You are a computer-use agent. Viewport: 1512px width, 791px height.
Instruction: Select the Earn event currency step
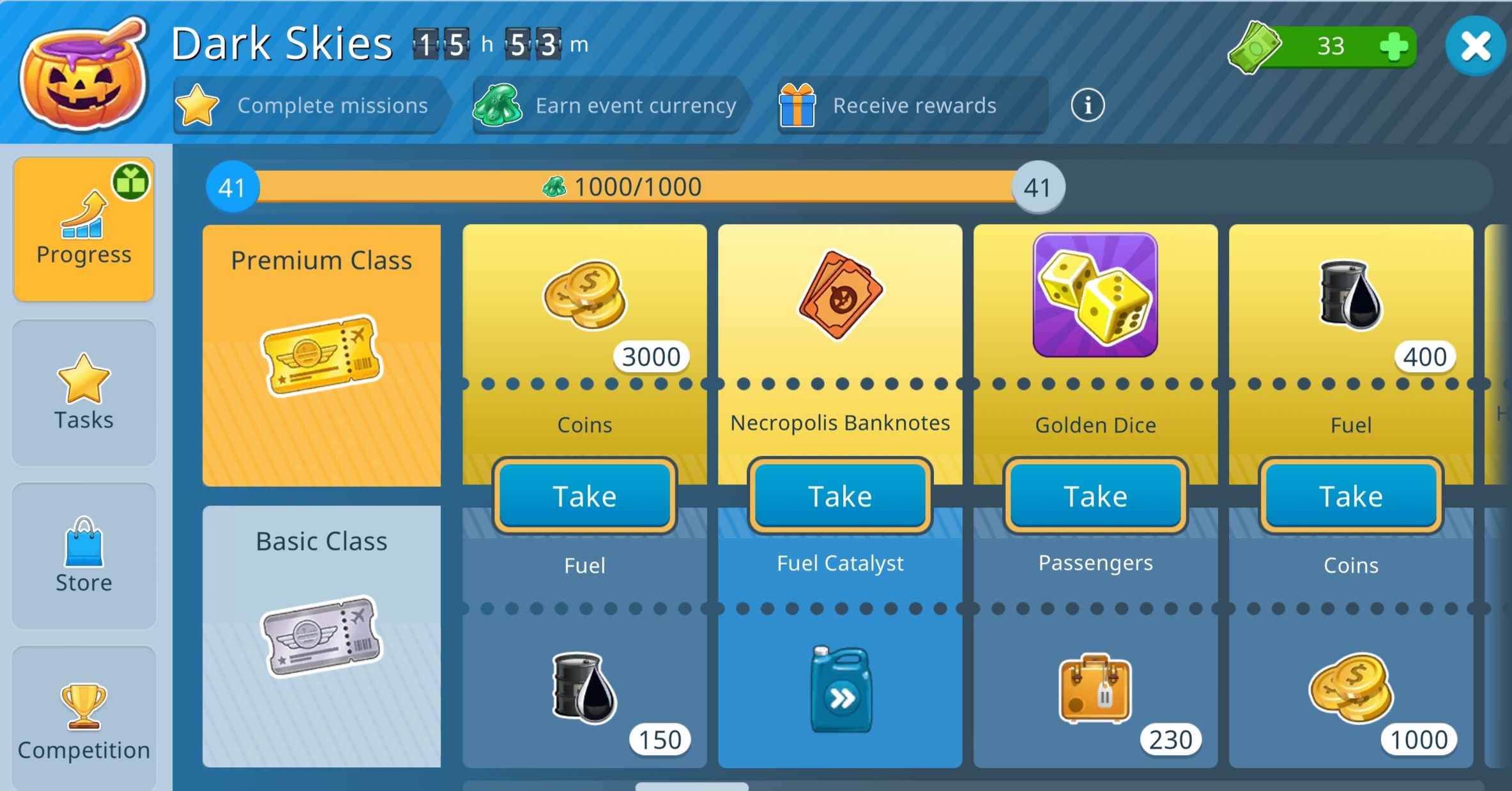(607, 105)
